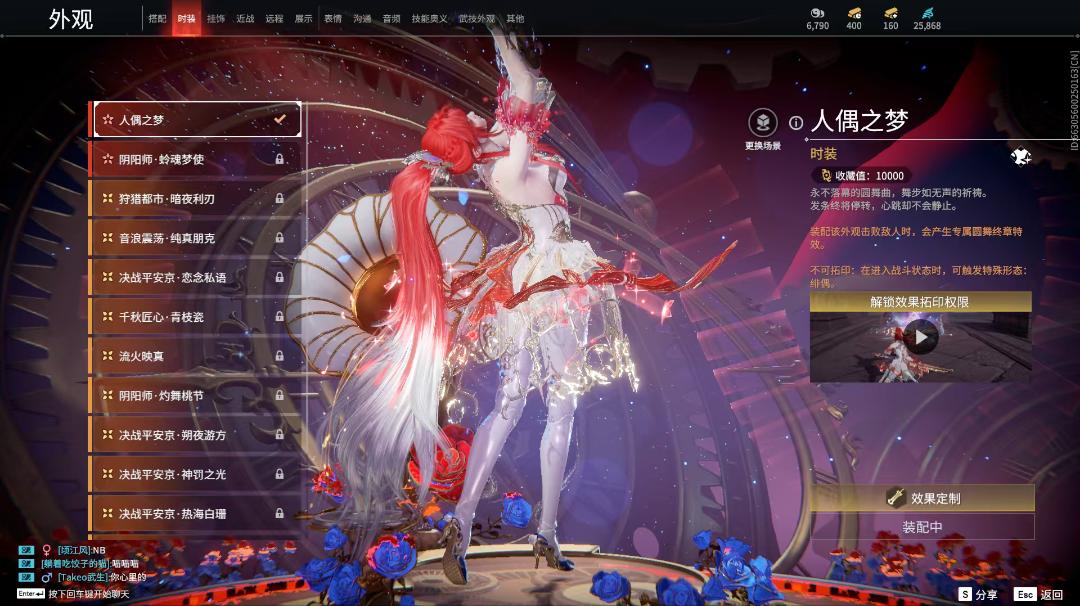Select the 近战 weapon tab
Viewport: 1080px width, 606px height.
245,19
